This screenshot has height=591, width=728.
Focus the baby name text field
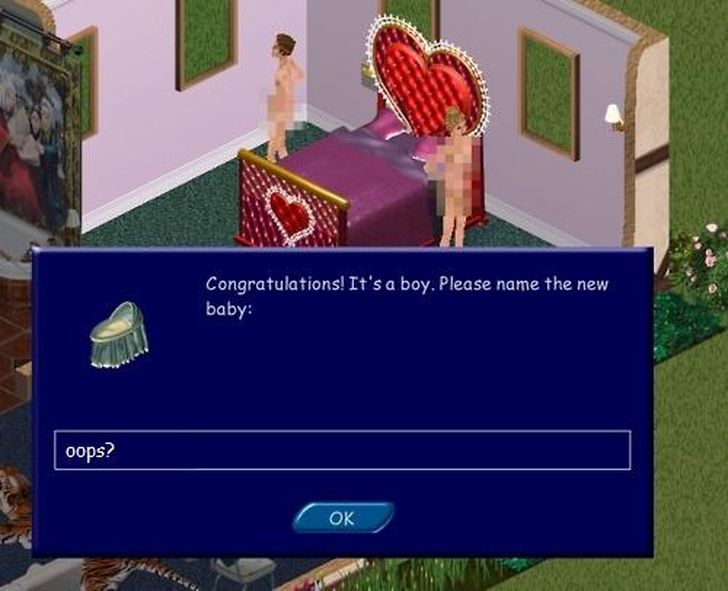tap(342, 450)
